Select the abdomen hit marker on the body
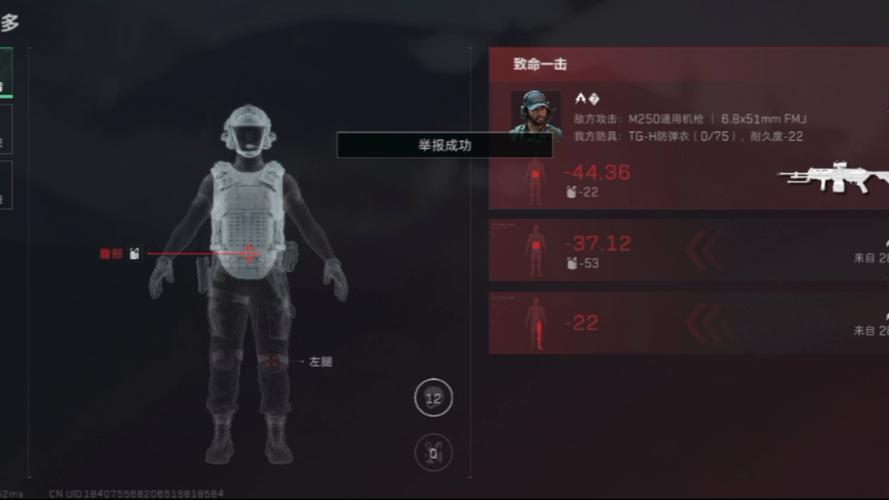889x500 pixels. (x=248, y=254)
